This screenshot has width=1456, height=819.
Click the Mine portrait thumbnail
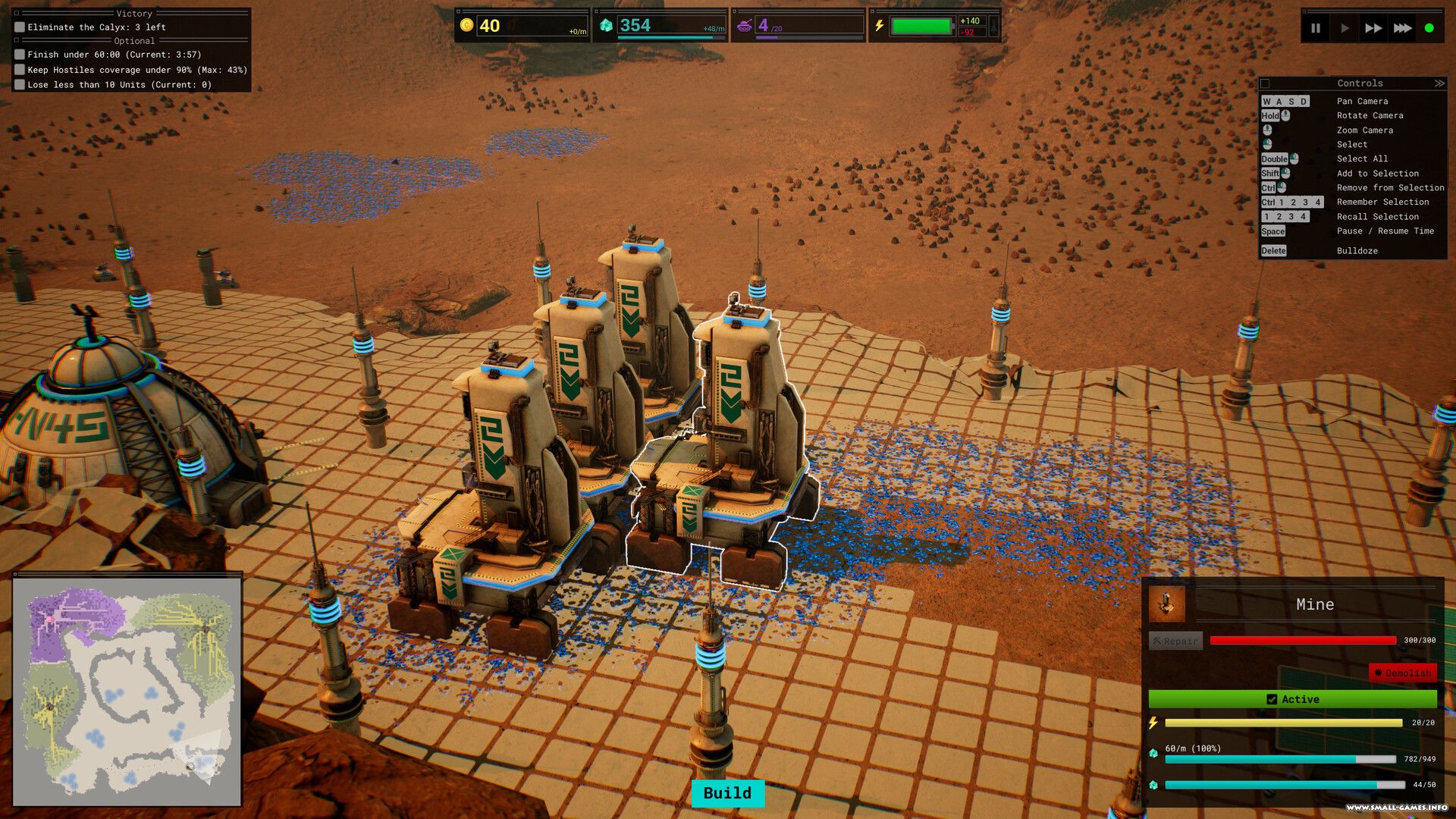pos(1166,604)
